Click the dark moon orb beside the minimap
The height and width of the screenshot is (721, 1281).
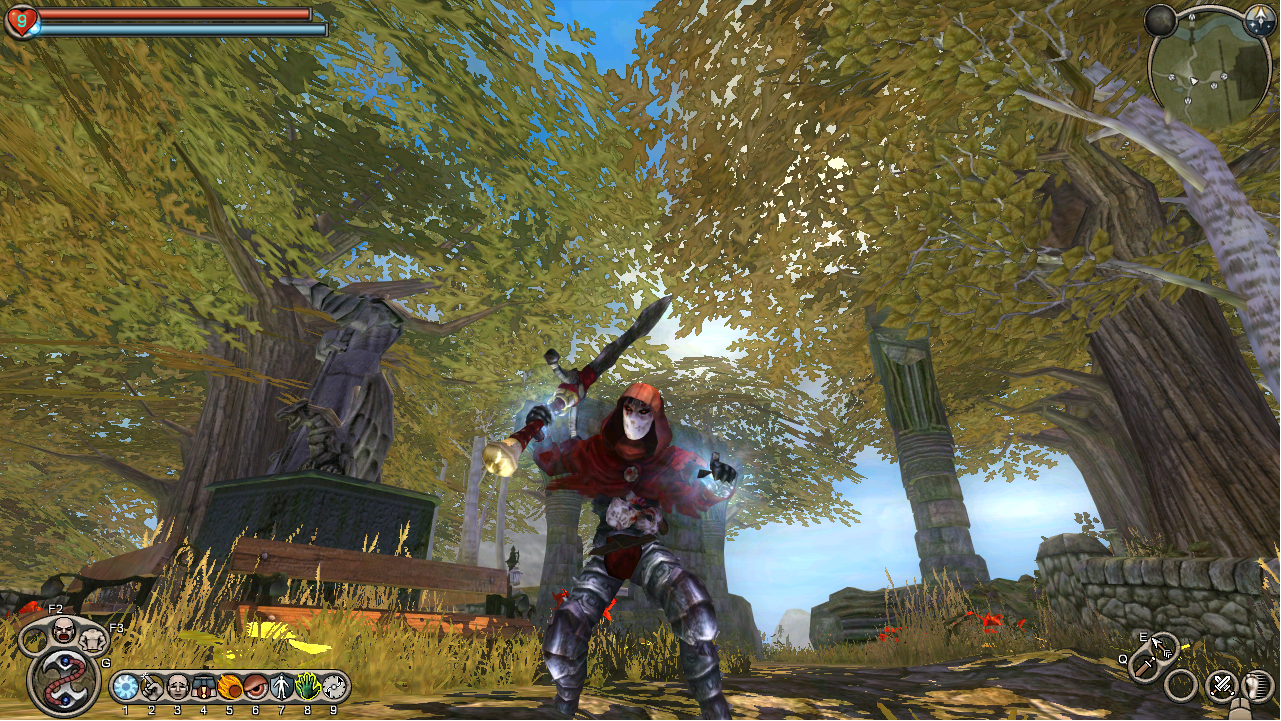click(1160, 21)
